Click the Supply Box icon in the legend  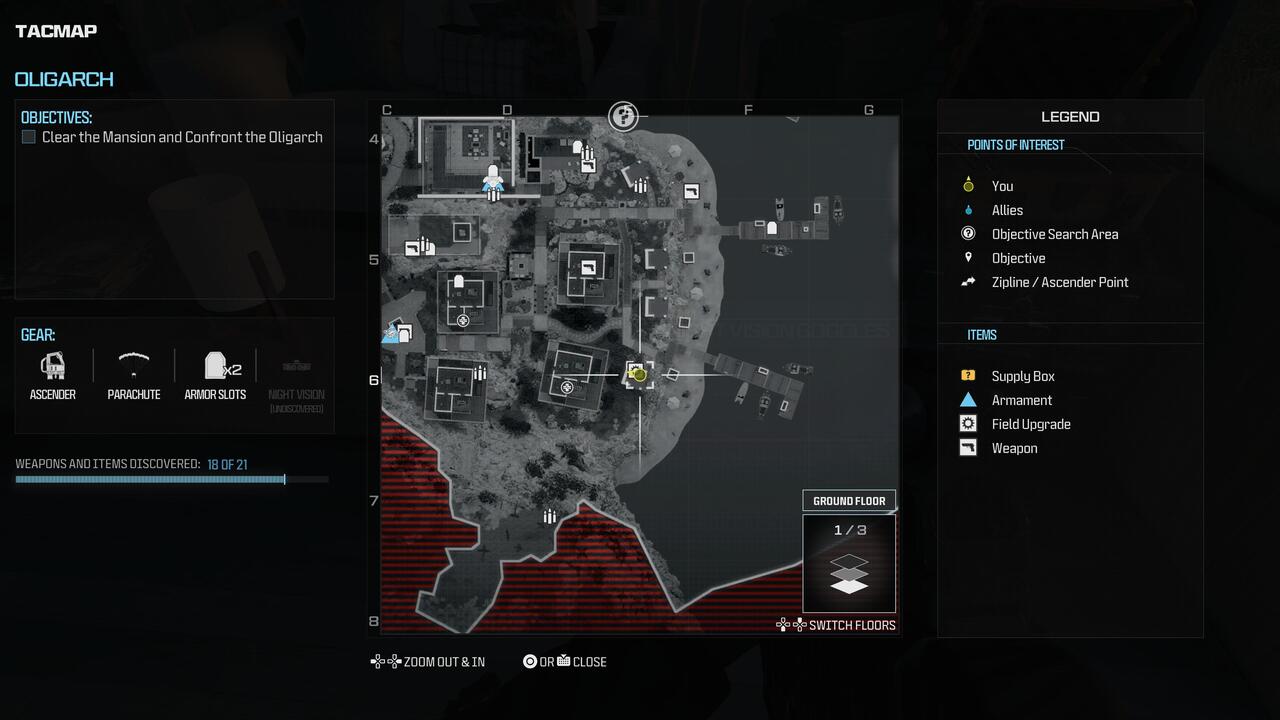tap(967, 375)
